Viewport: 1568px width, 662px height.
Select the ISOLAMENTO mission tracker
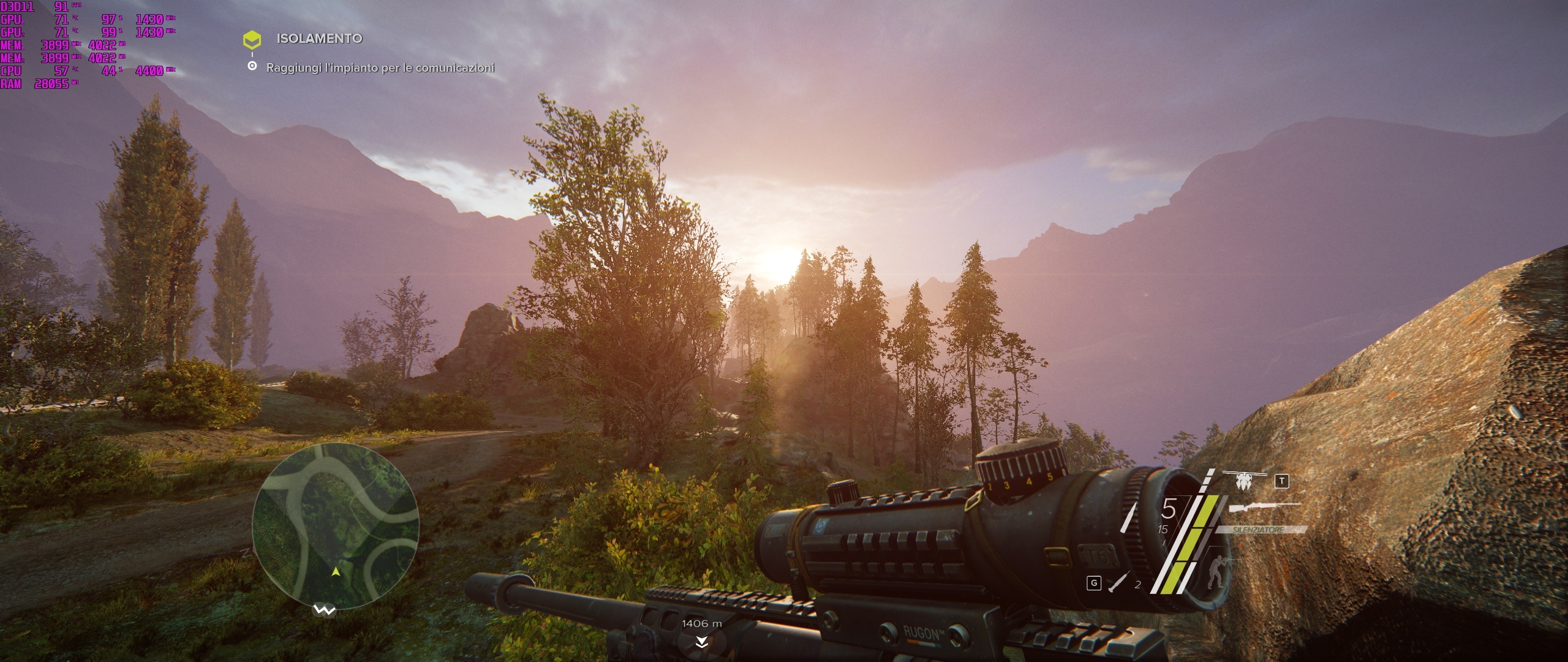(x=318, y=39)
